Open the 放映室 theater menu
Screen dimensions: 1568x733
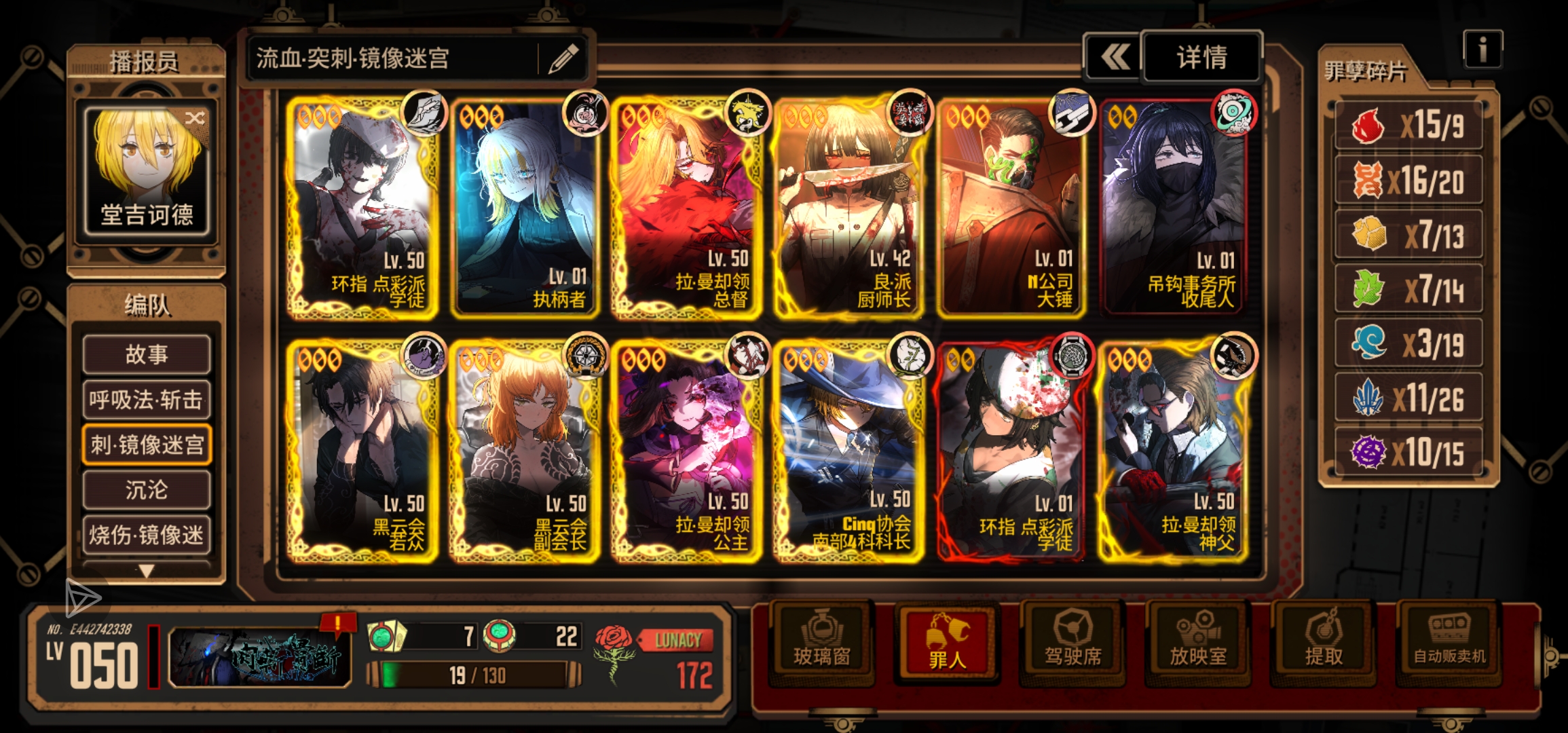tap(1198, 641)
